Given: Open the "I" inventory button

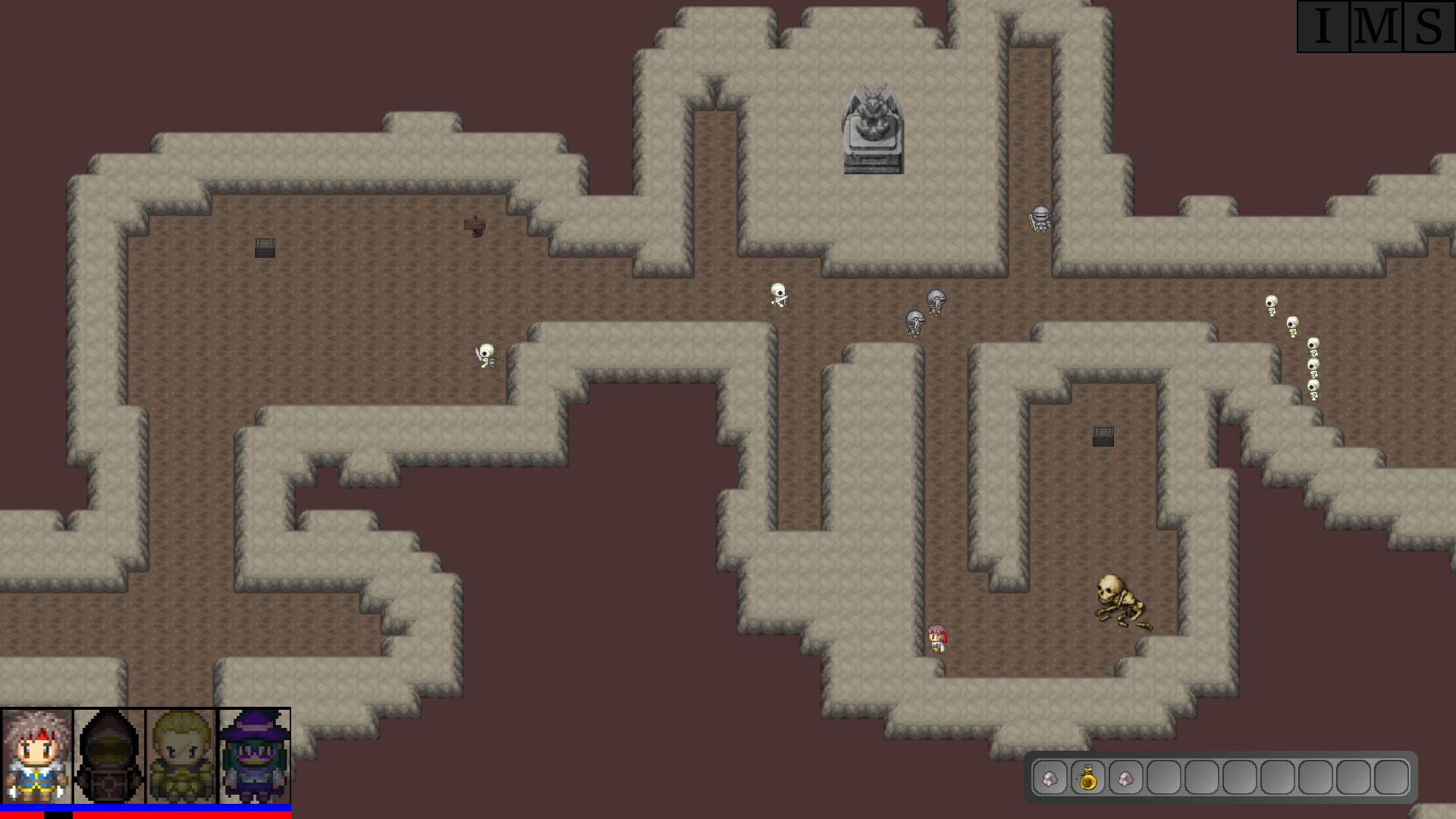Looking at the screenshot, I should (x=1323, y=27).
